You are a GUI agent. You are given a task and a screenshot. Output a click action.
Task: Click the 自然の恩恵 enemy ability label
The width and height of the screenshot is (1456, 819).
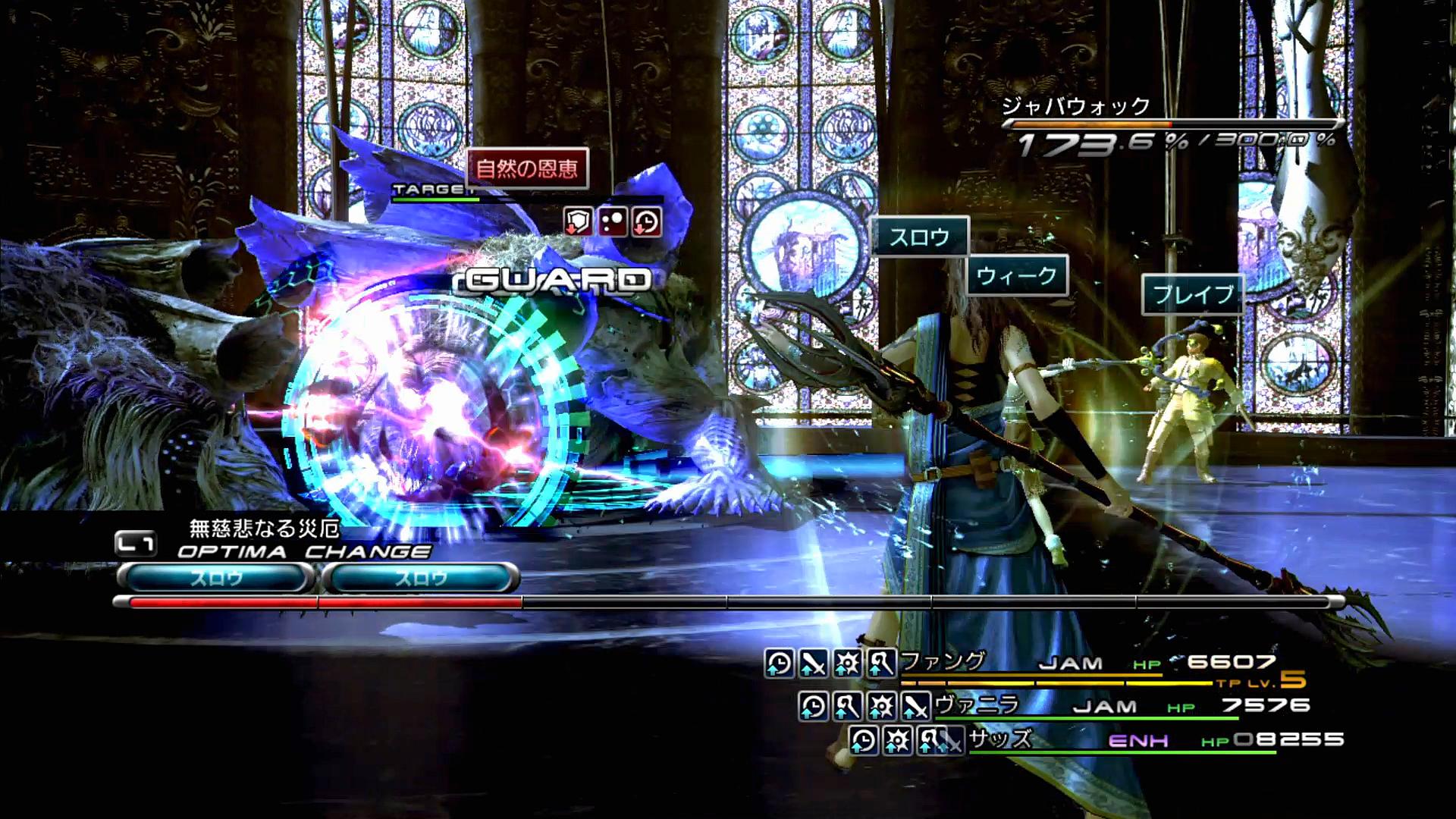527,168
